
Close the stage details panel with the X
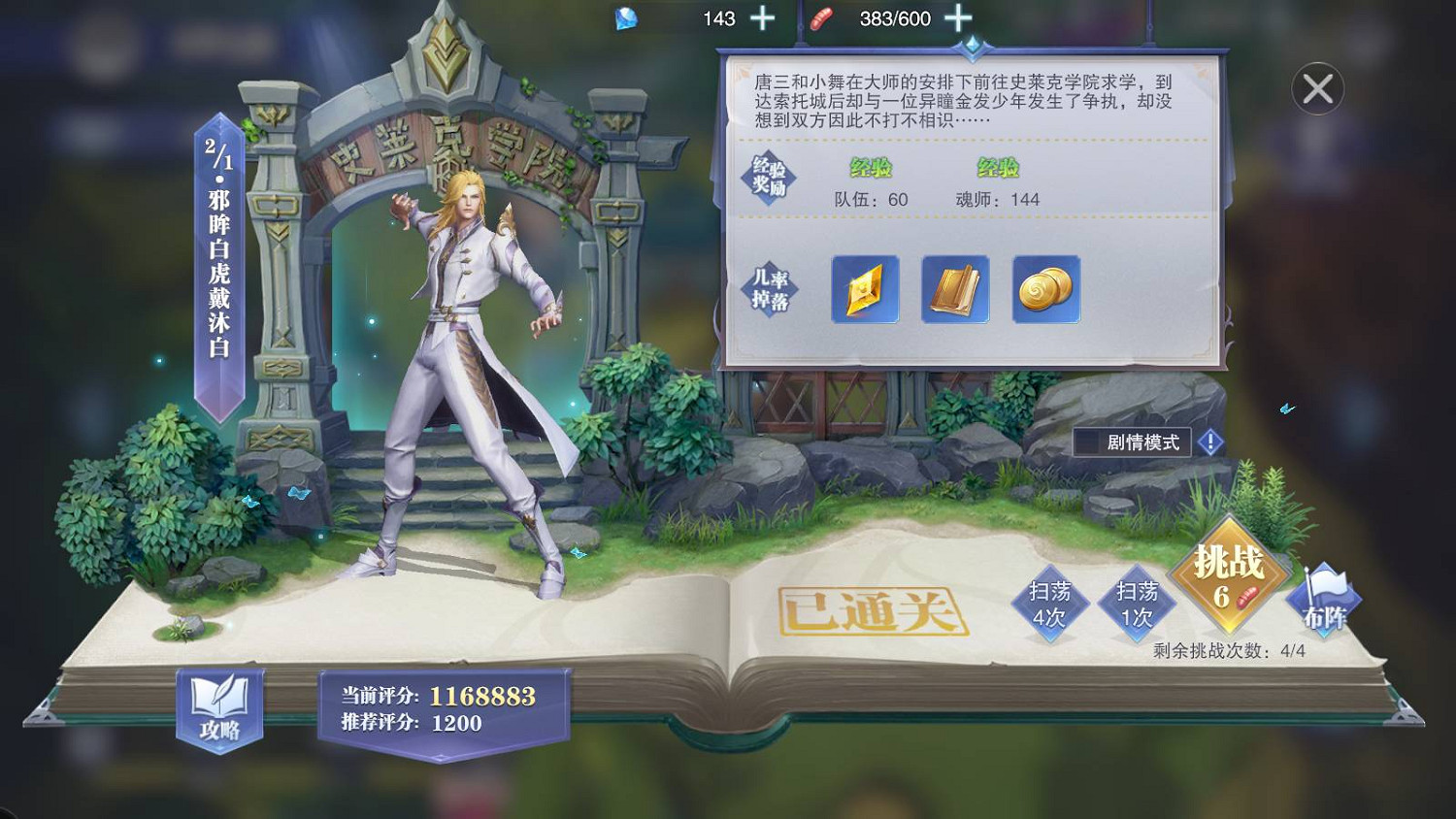click(1317, 88)
